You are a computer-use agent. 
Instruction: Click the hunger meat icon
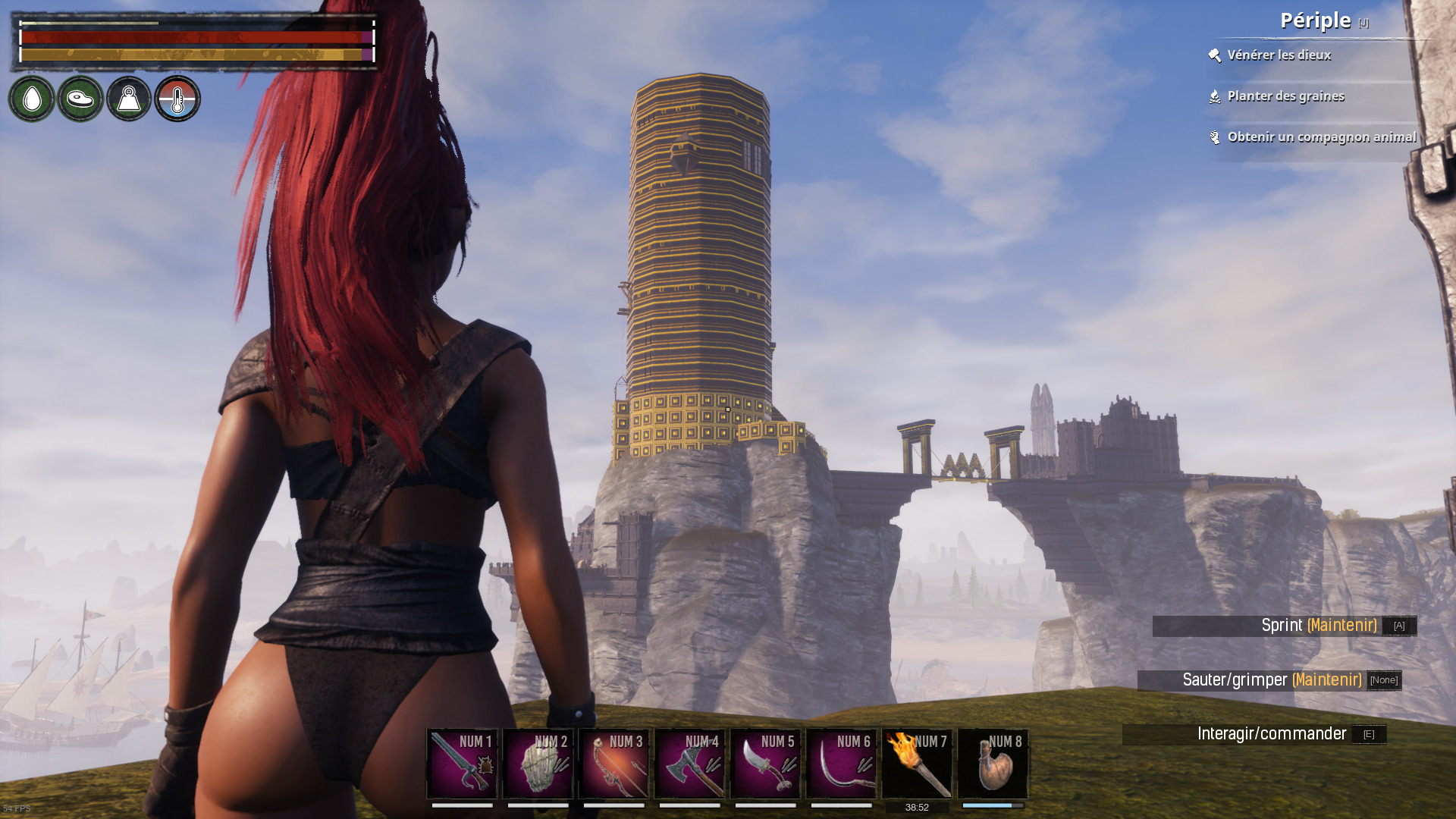click(80, 99)
